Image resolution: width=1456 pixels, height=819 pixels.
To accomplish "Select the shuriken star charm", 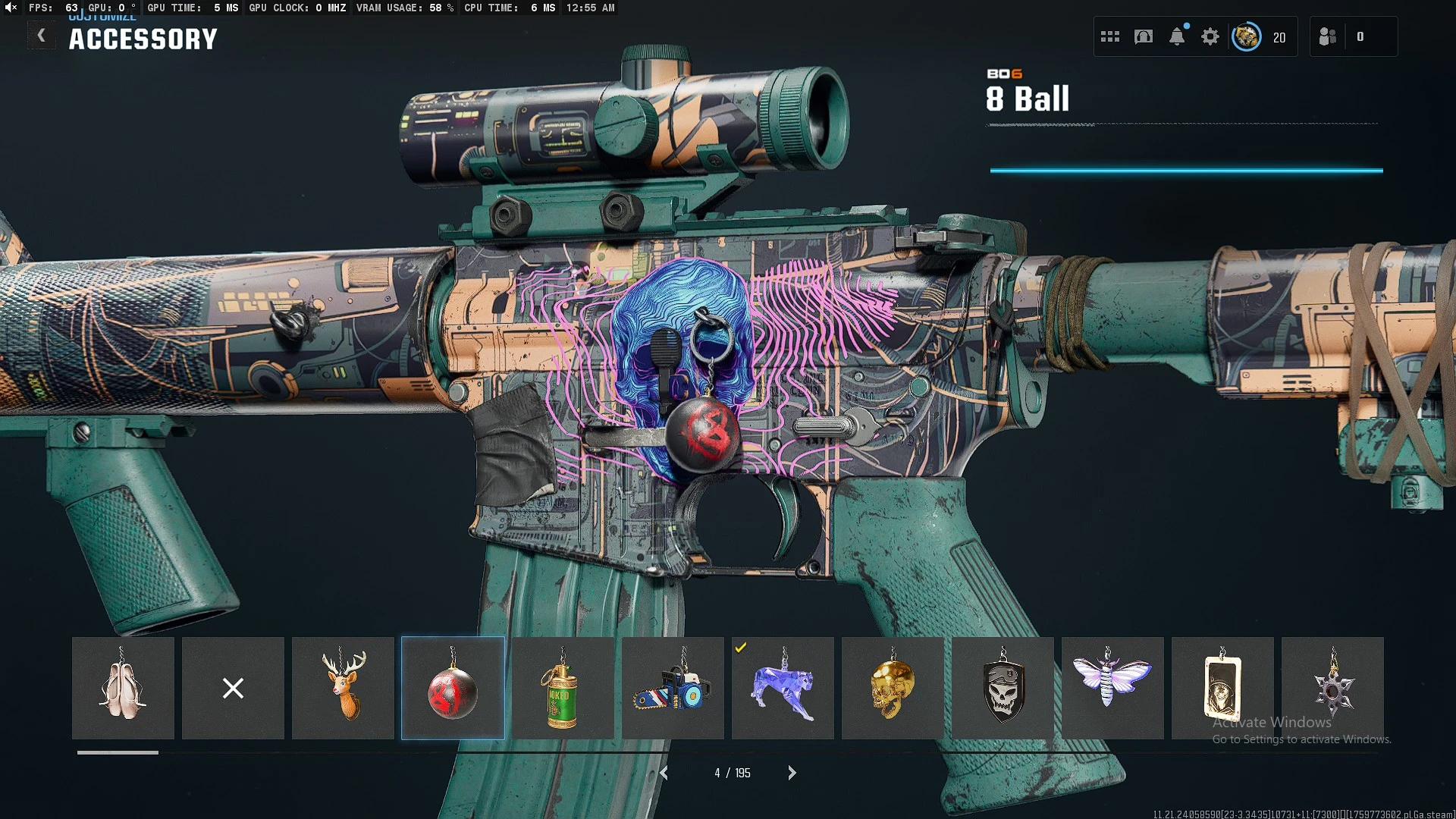I will [x=1332, y=688].
